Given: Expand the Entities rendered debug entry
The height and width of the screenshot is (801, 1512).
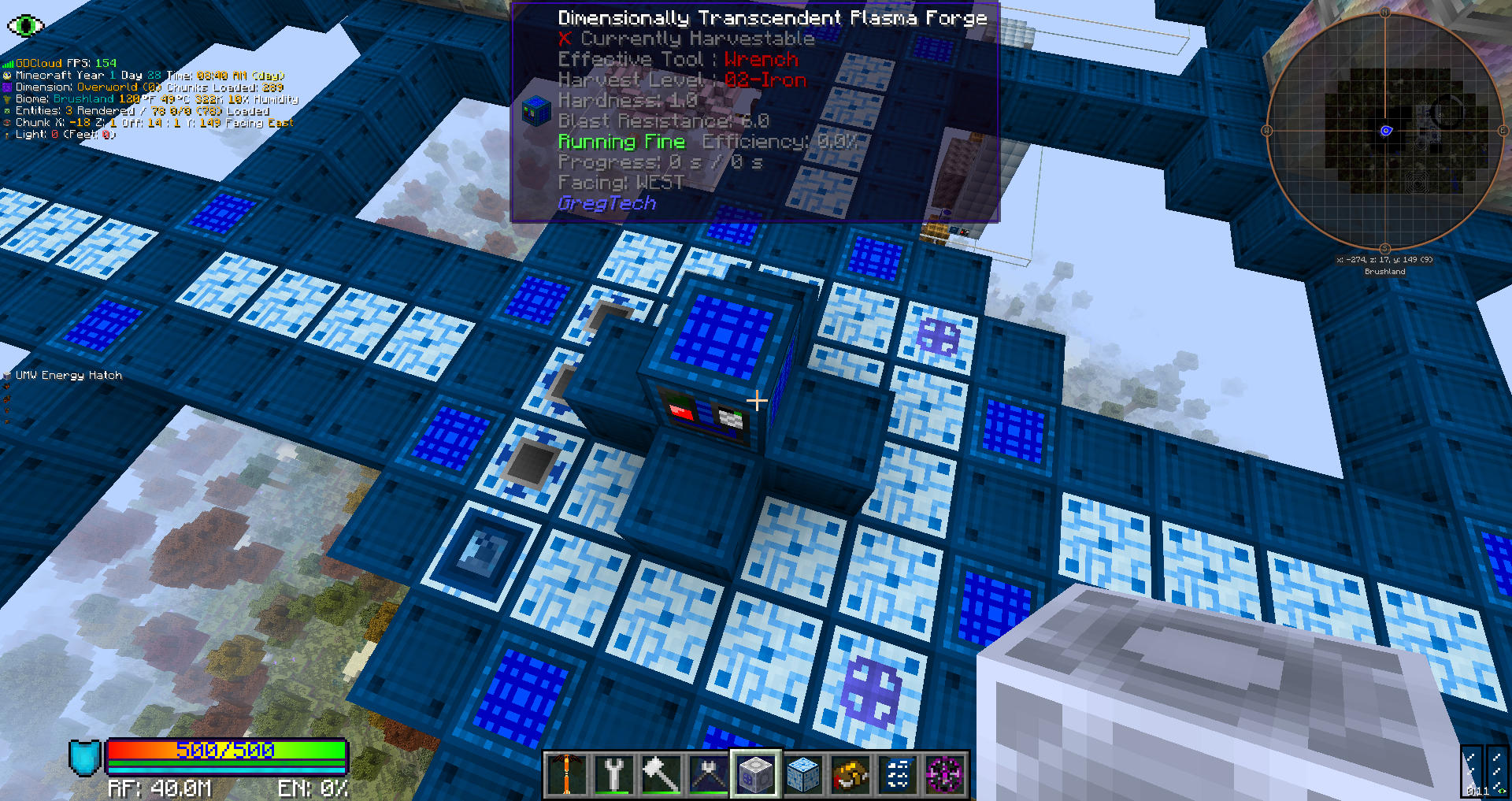Looking at the screenshot, I should point(6,111).
